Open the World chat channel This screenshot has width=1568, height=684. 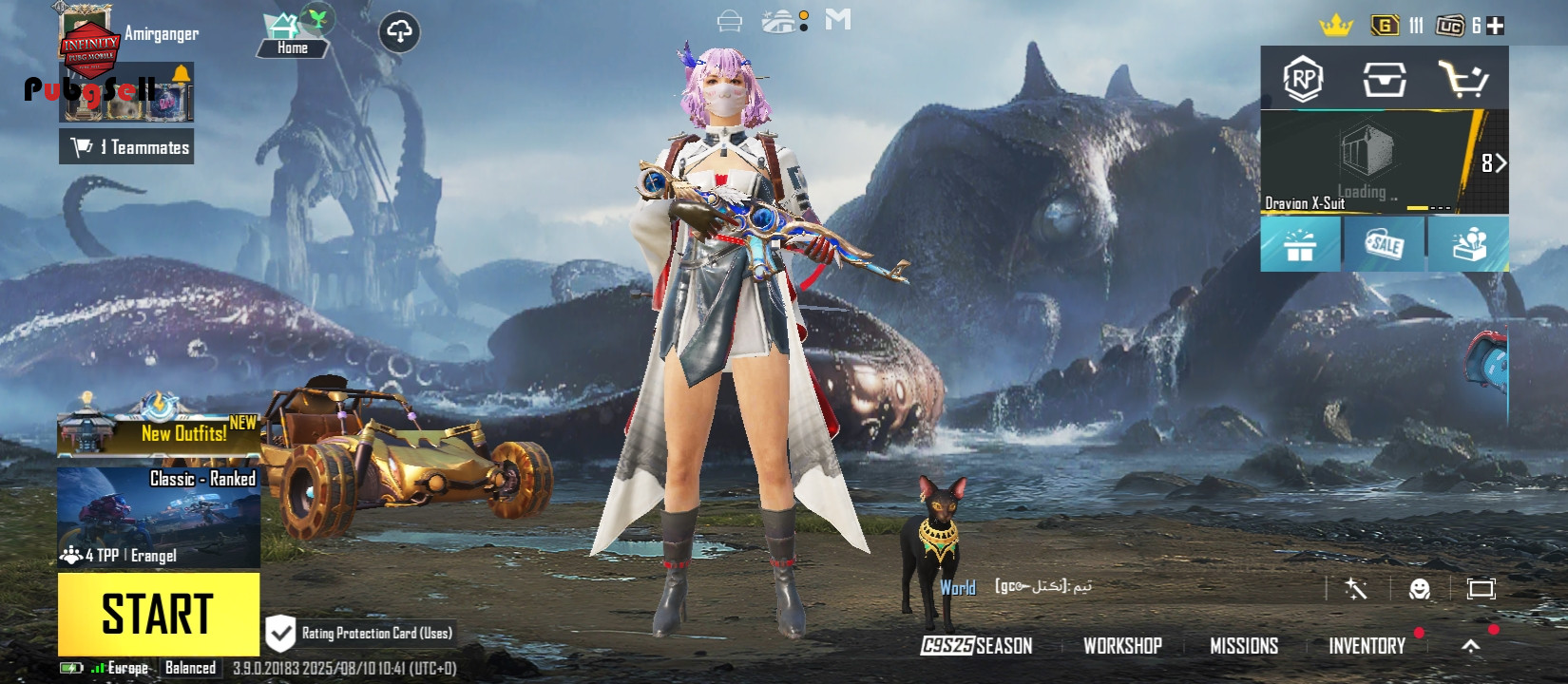958,588
